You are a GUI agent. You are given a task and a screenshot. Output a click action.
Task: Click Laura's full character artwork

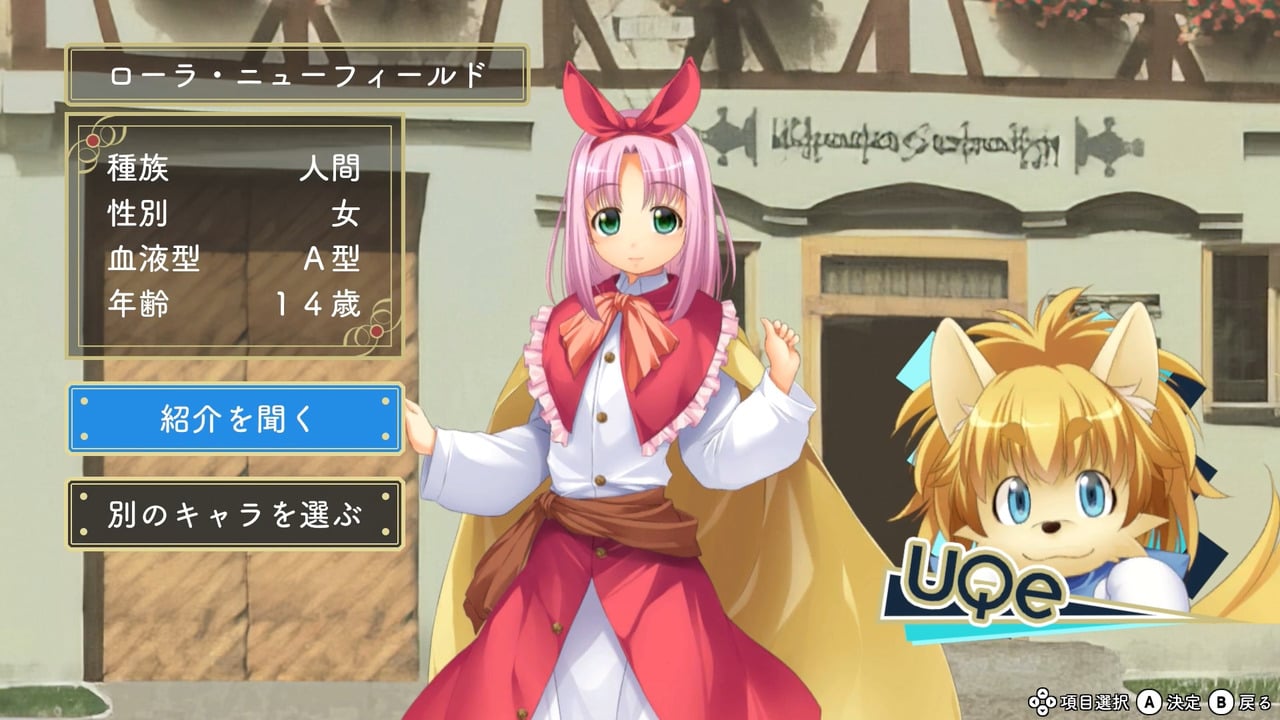click(x=620, y=400)
